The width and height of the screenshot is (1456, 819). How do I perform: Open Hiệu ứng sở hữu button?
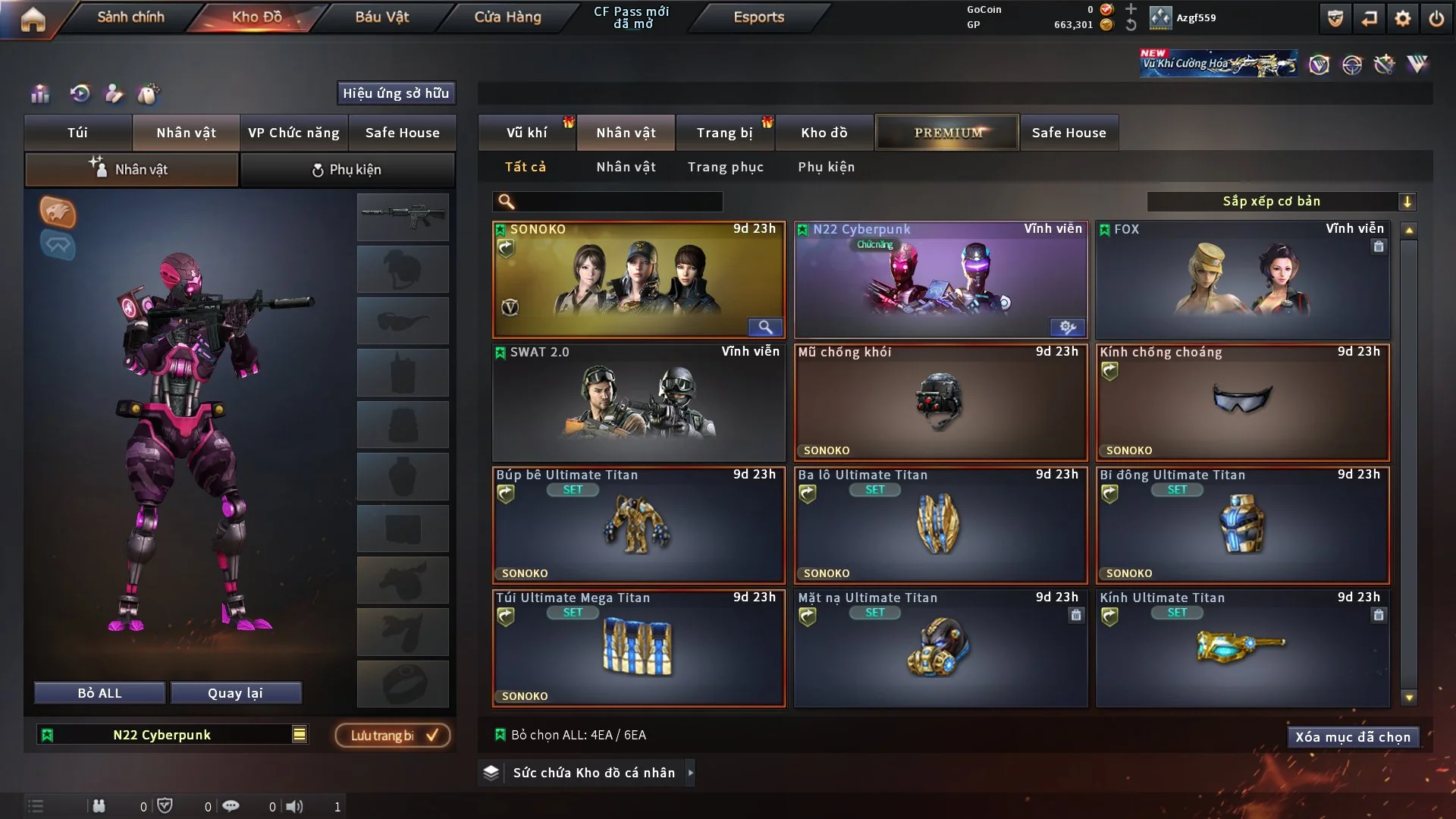pos(396,93)
